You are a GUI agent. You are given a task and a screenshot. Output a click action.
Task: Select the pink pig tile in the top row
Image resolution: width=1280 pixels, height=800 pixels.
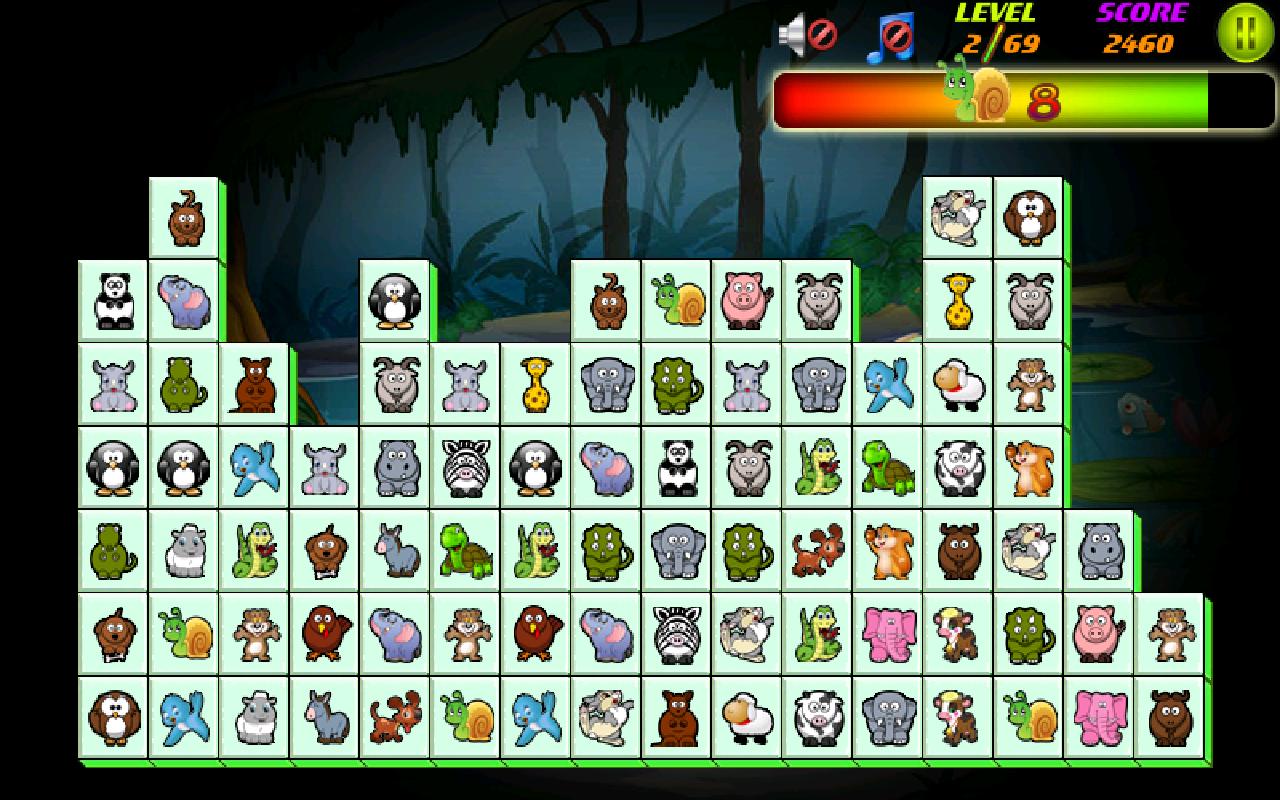point(746,298)
